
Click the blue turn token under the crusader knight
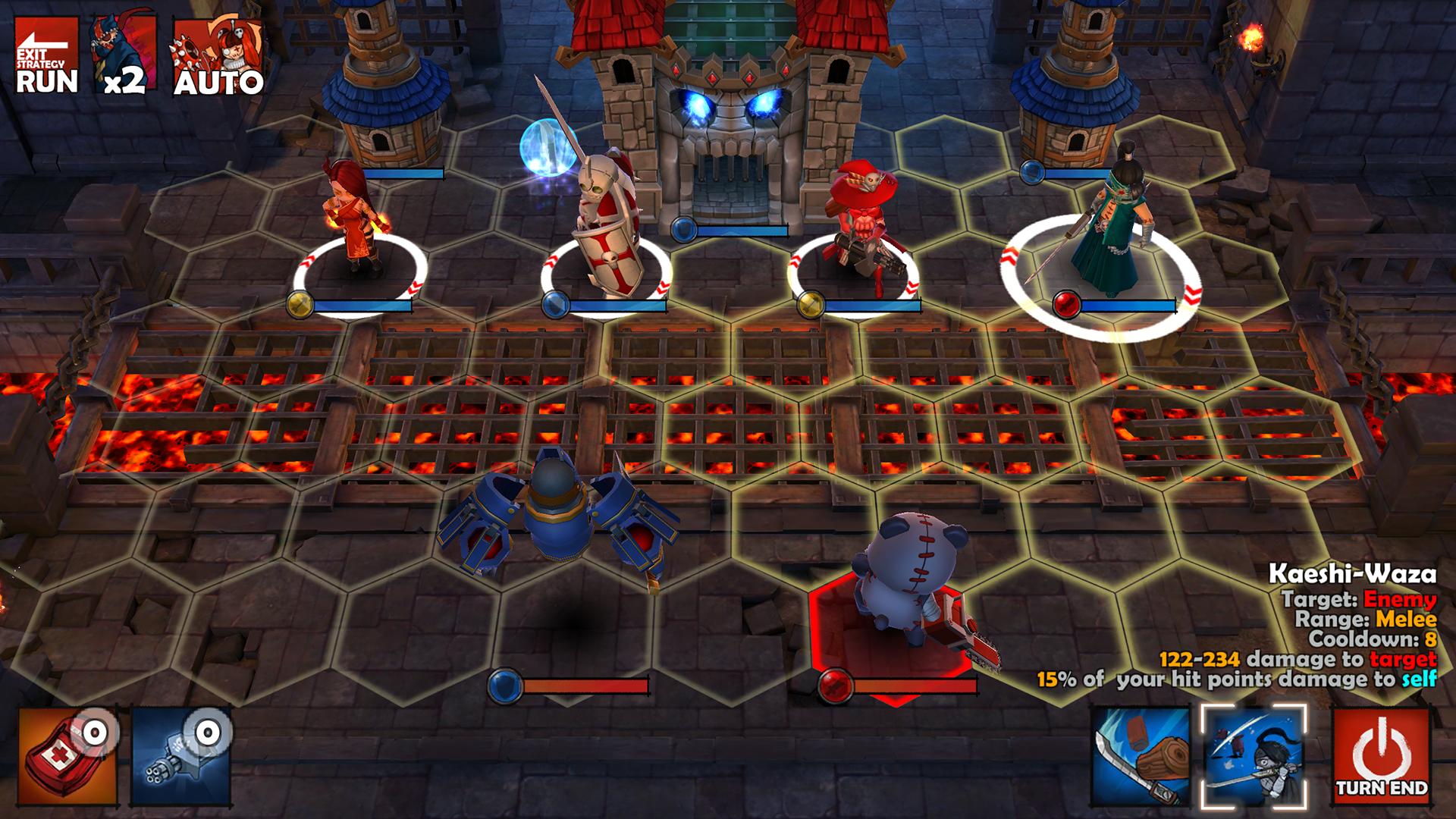(x=554, y=303)
